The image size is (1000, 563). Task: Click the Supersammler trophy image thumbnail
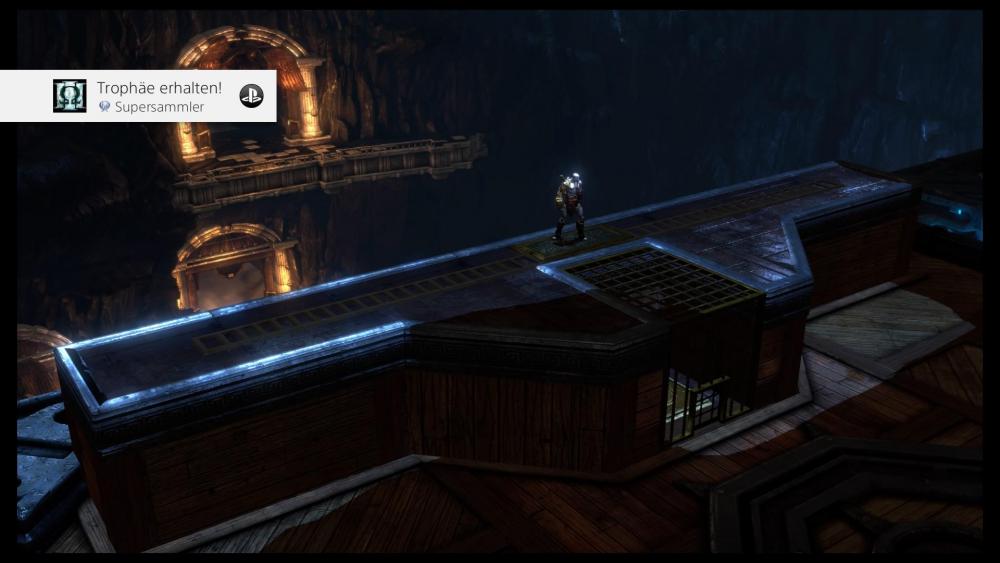click(x=70, y=96)
